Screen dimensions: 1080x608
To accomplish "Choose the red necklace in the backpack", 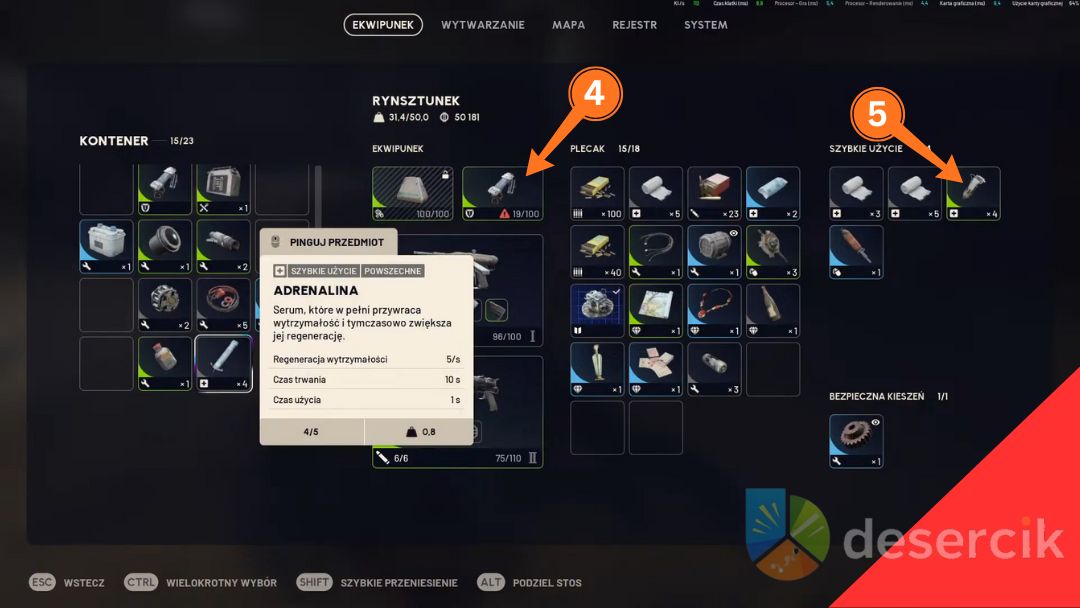I will point(715,311).
